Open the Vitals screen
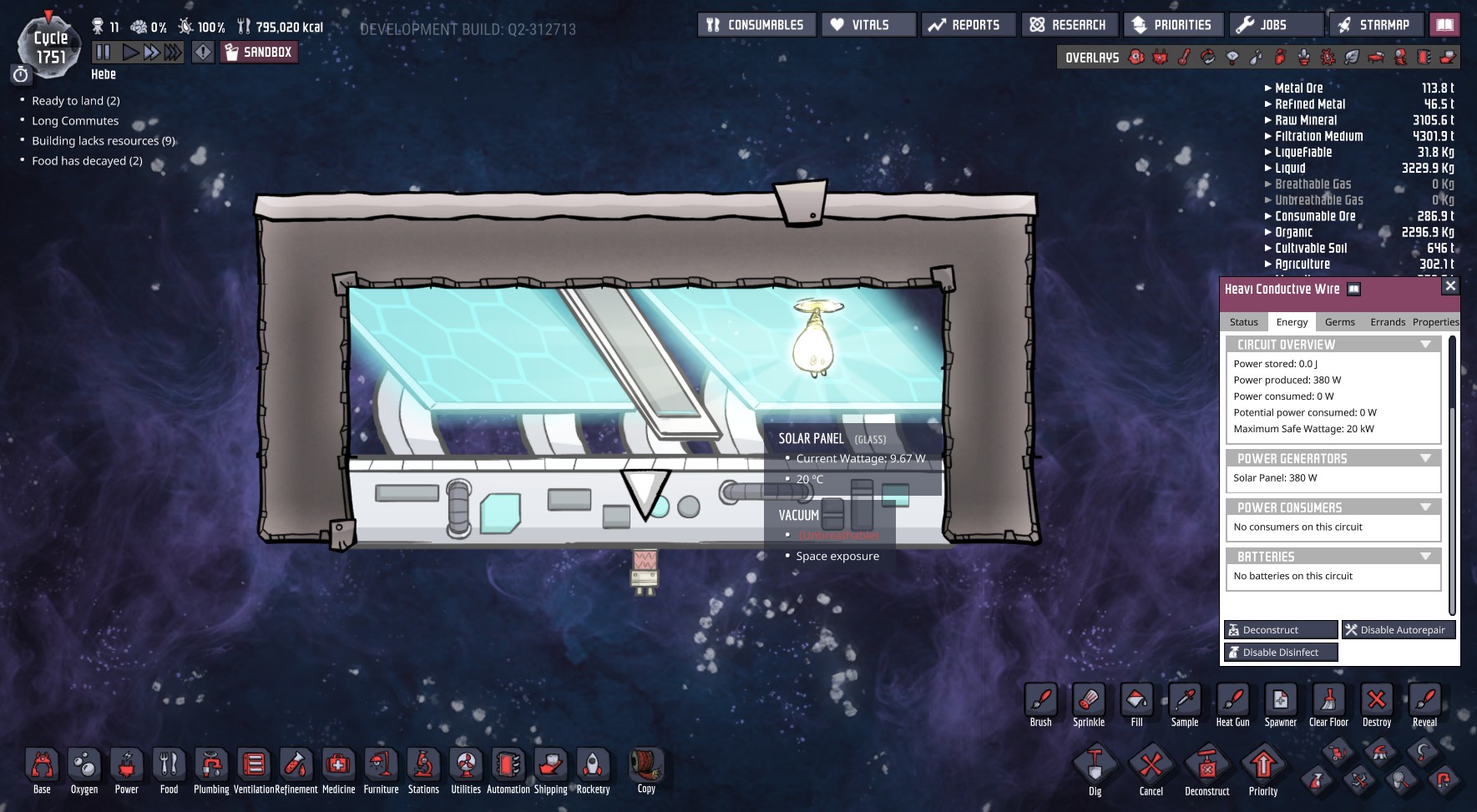The image size is (1477, 812). (x=868, y=25)
